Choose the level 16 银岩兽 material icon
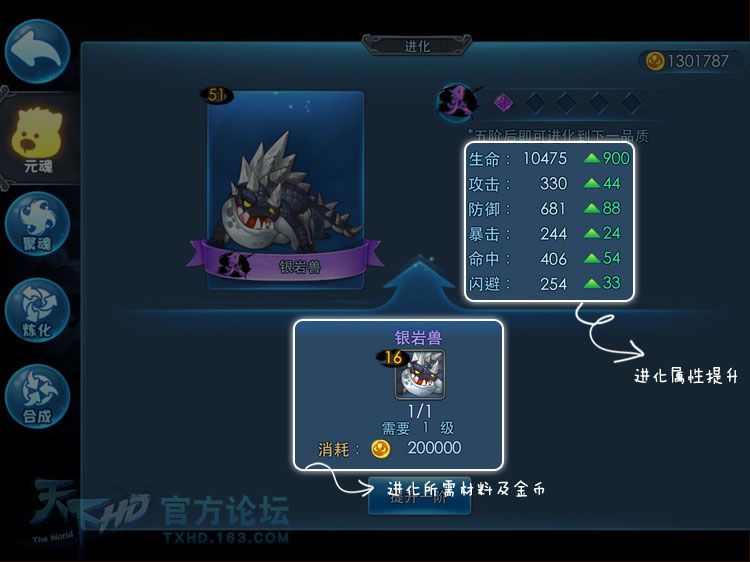 (x=419, y=374)
